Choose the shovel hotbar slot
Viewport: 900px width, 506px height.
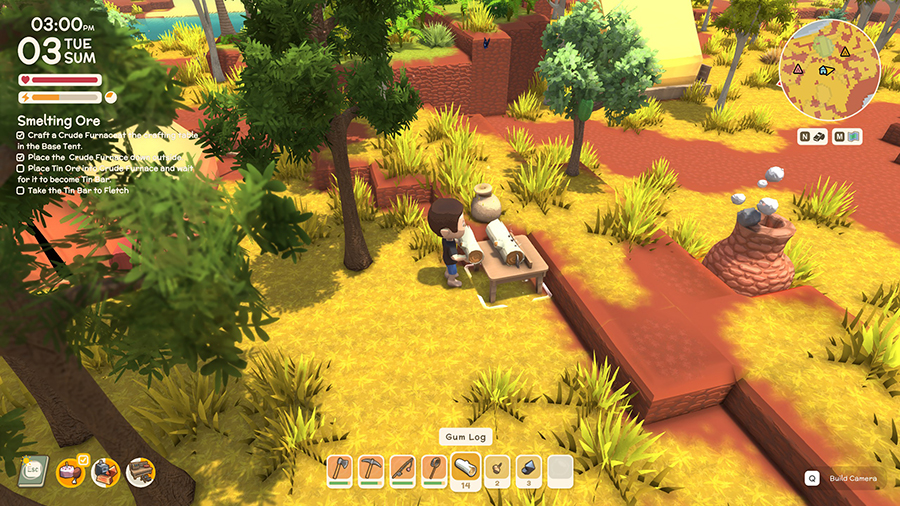[x=434, y=469]
